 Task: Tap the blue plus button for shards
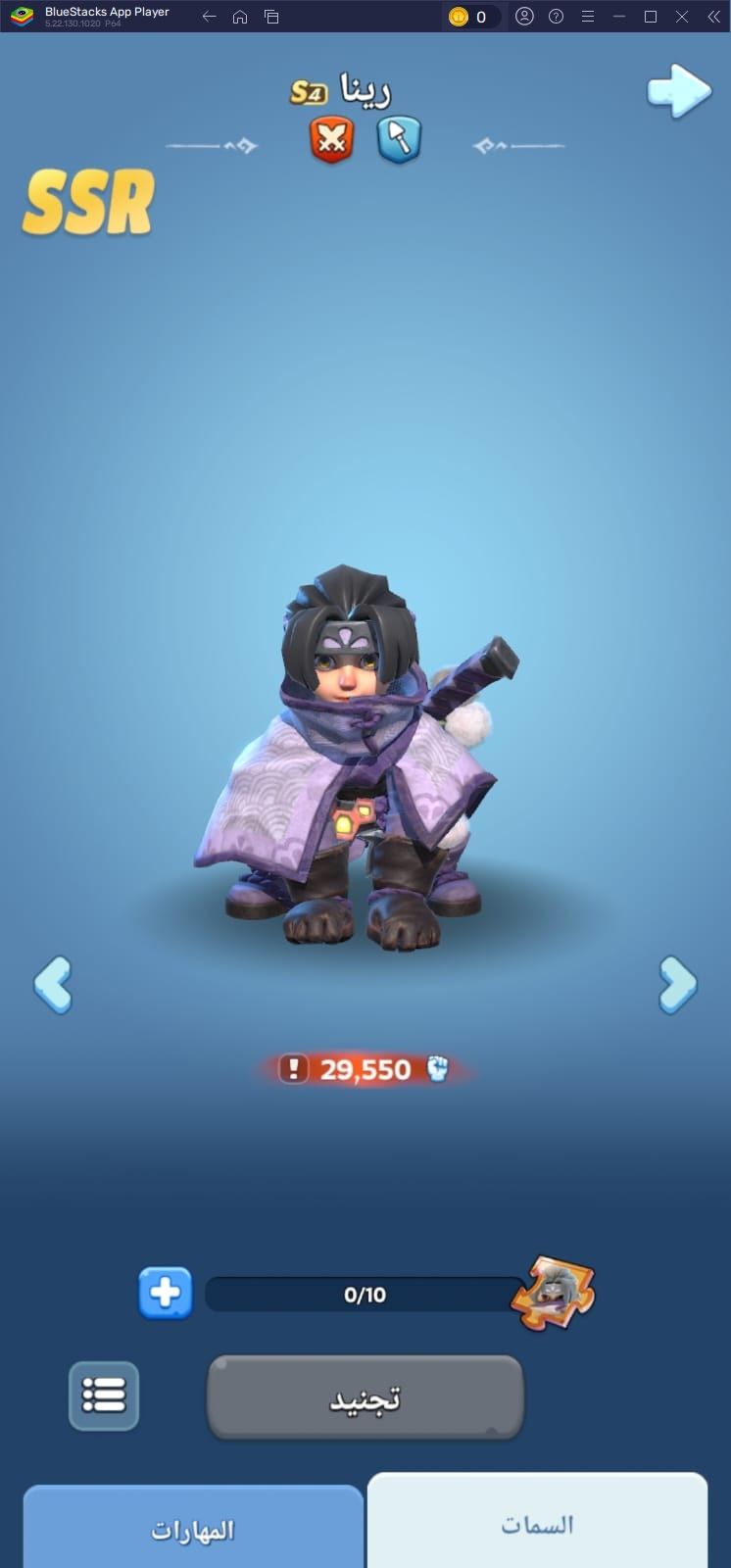pos(165,1294)
